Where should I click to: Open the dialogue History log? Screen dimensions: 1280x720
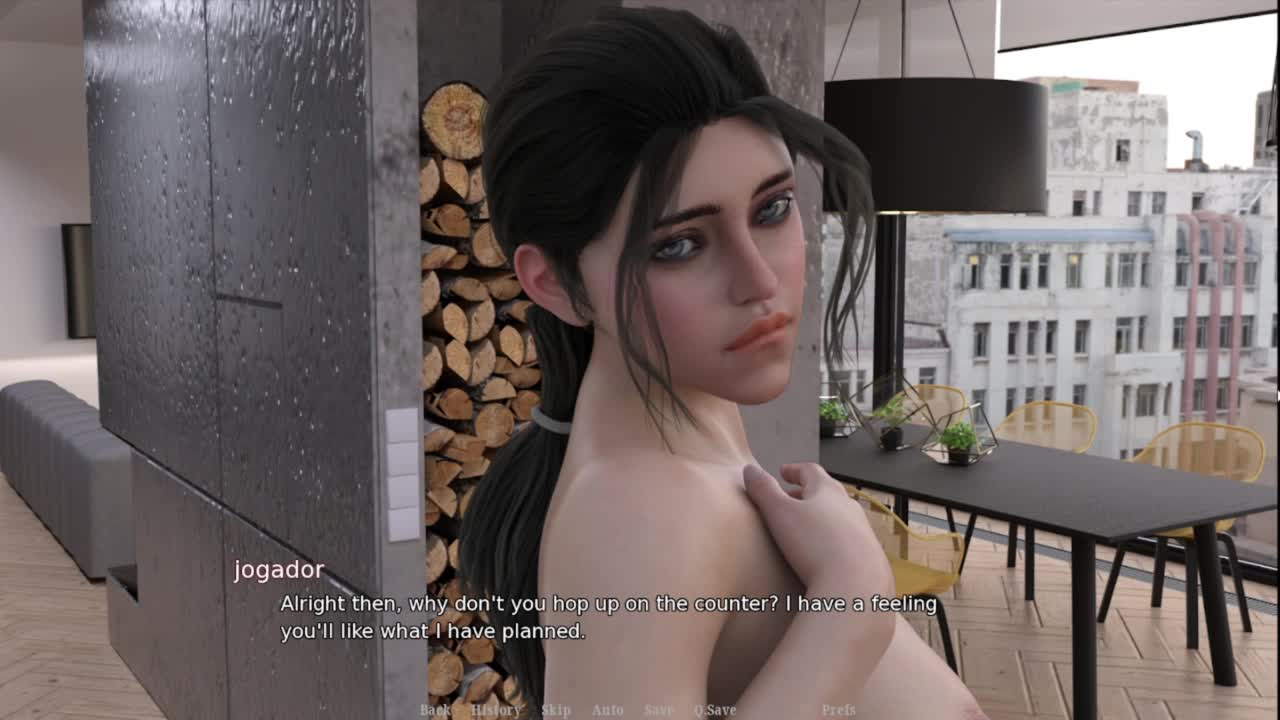pos(495,710)
